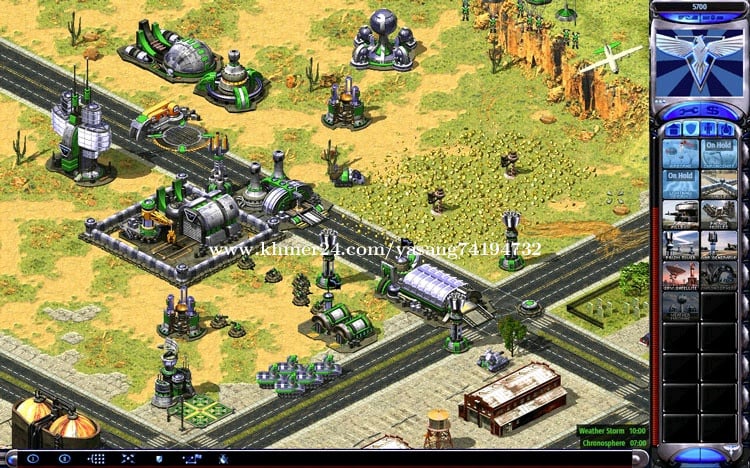Viewport: 750px width, 468px height.
Task: Open the shield-icon defenses tab
Action: pyautogui.click(x=689, y=129)
